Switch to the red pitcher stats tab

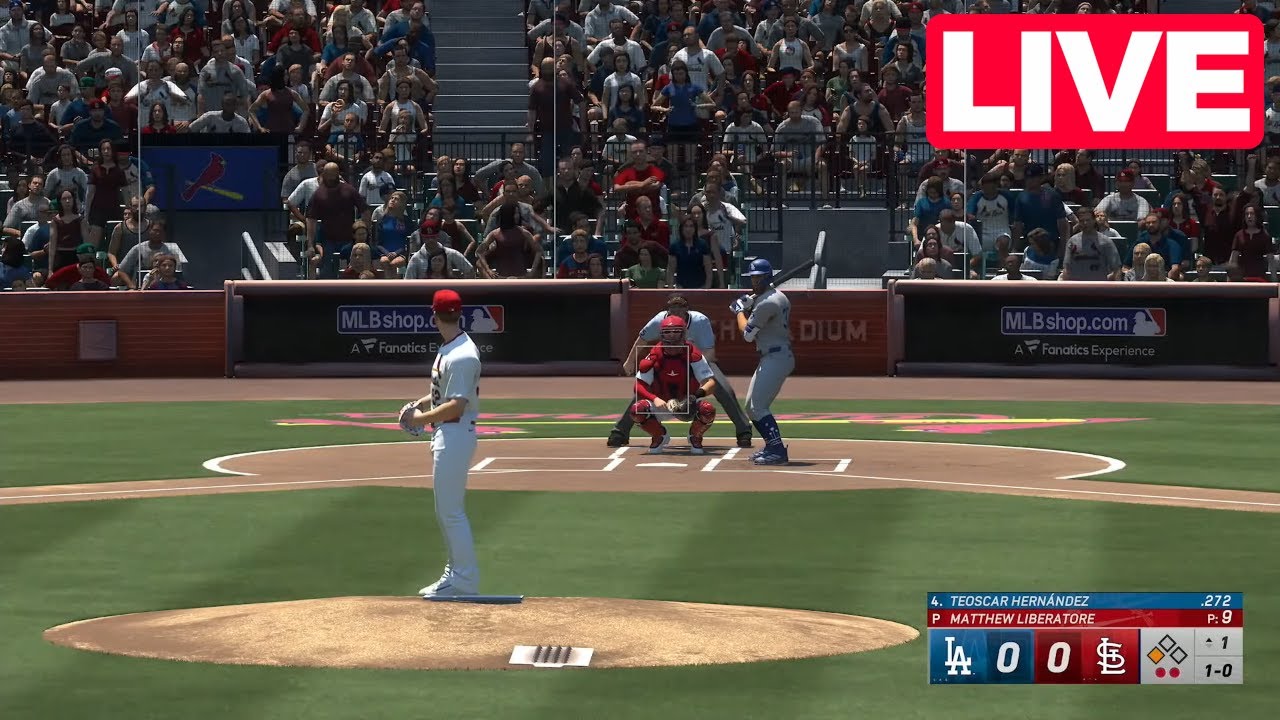point(937,617)
